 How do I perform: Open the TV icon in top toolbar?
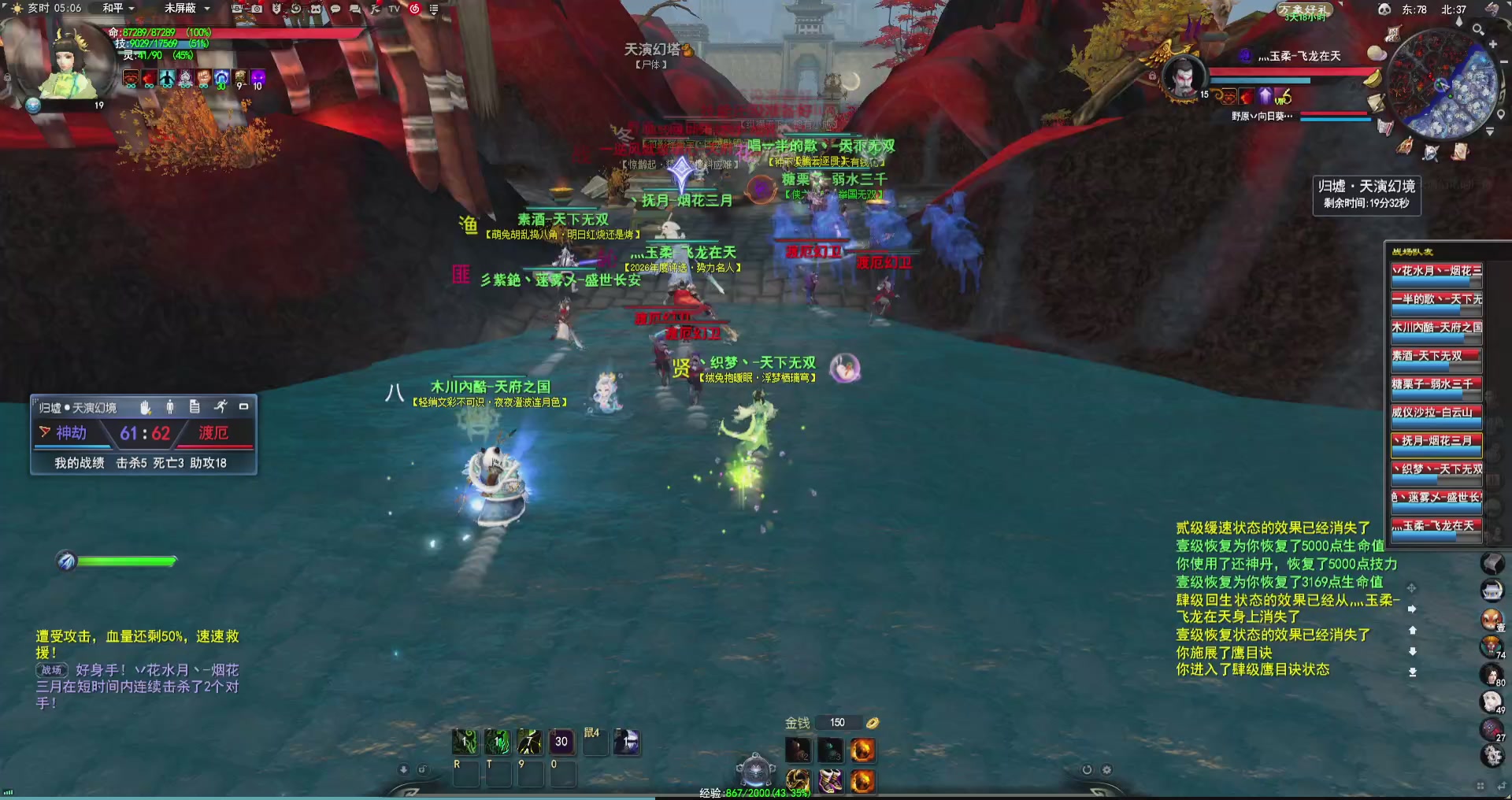coord(394,9)
